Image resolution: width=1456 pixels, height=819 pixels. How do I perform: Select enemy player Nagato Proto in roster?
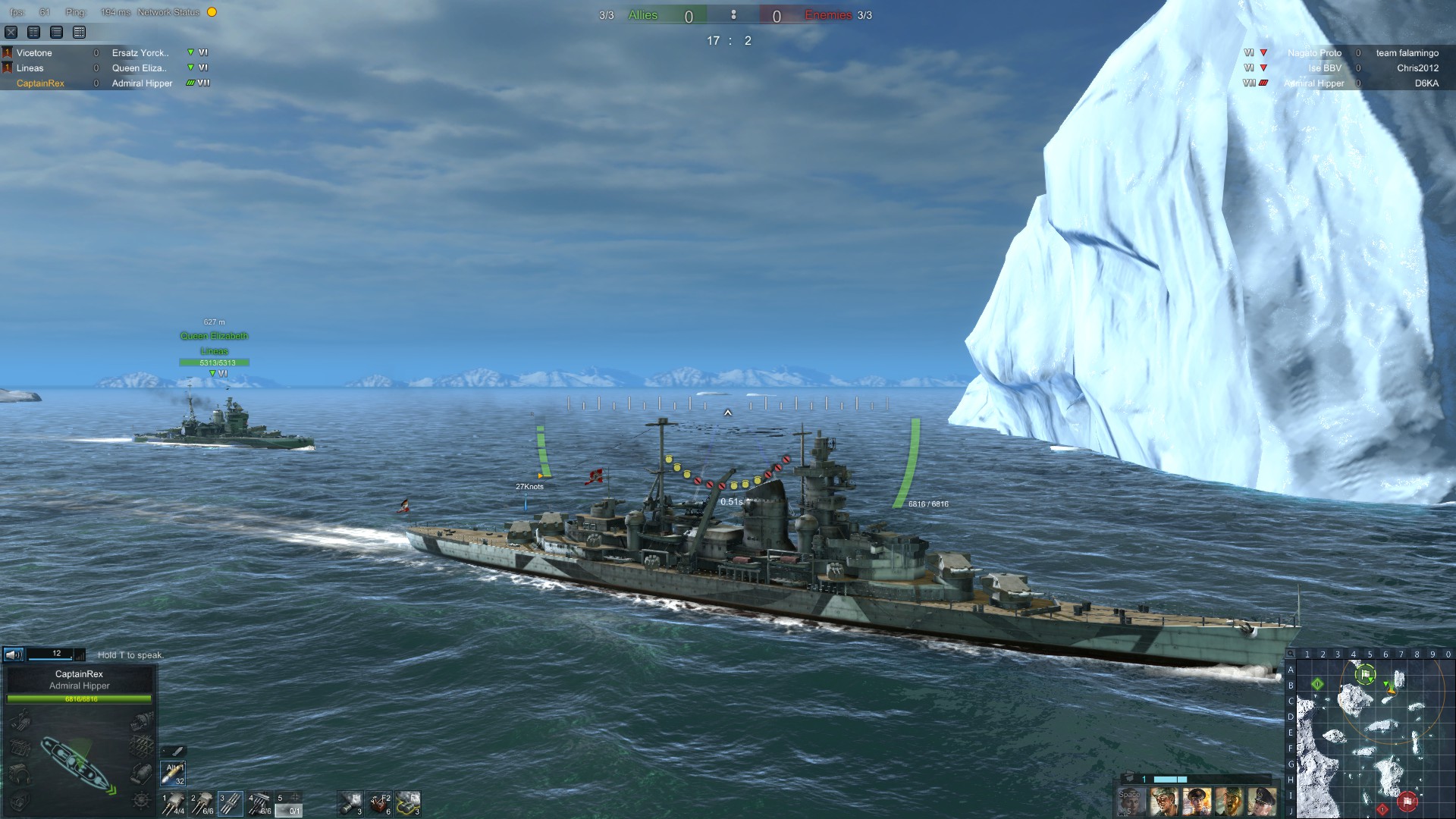[x=1313, y=53]
